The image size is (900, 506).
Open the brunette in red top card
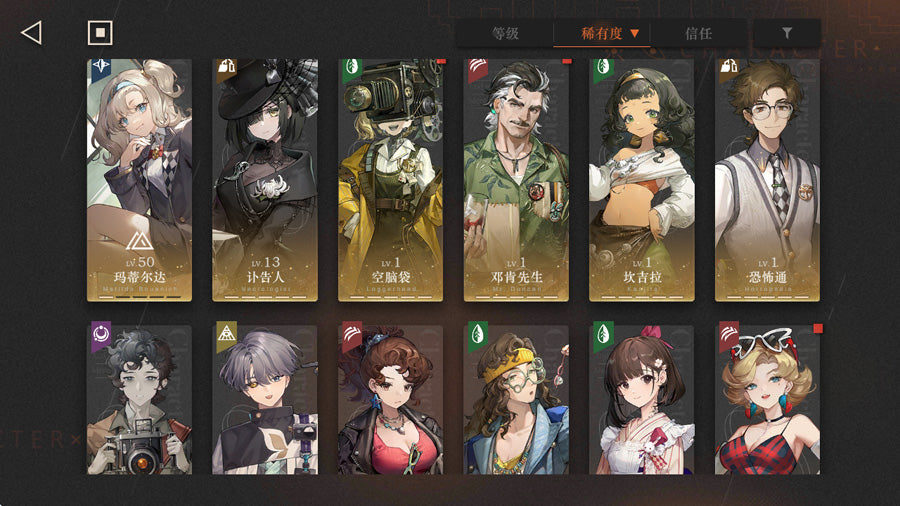391,400
